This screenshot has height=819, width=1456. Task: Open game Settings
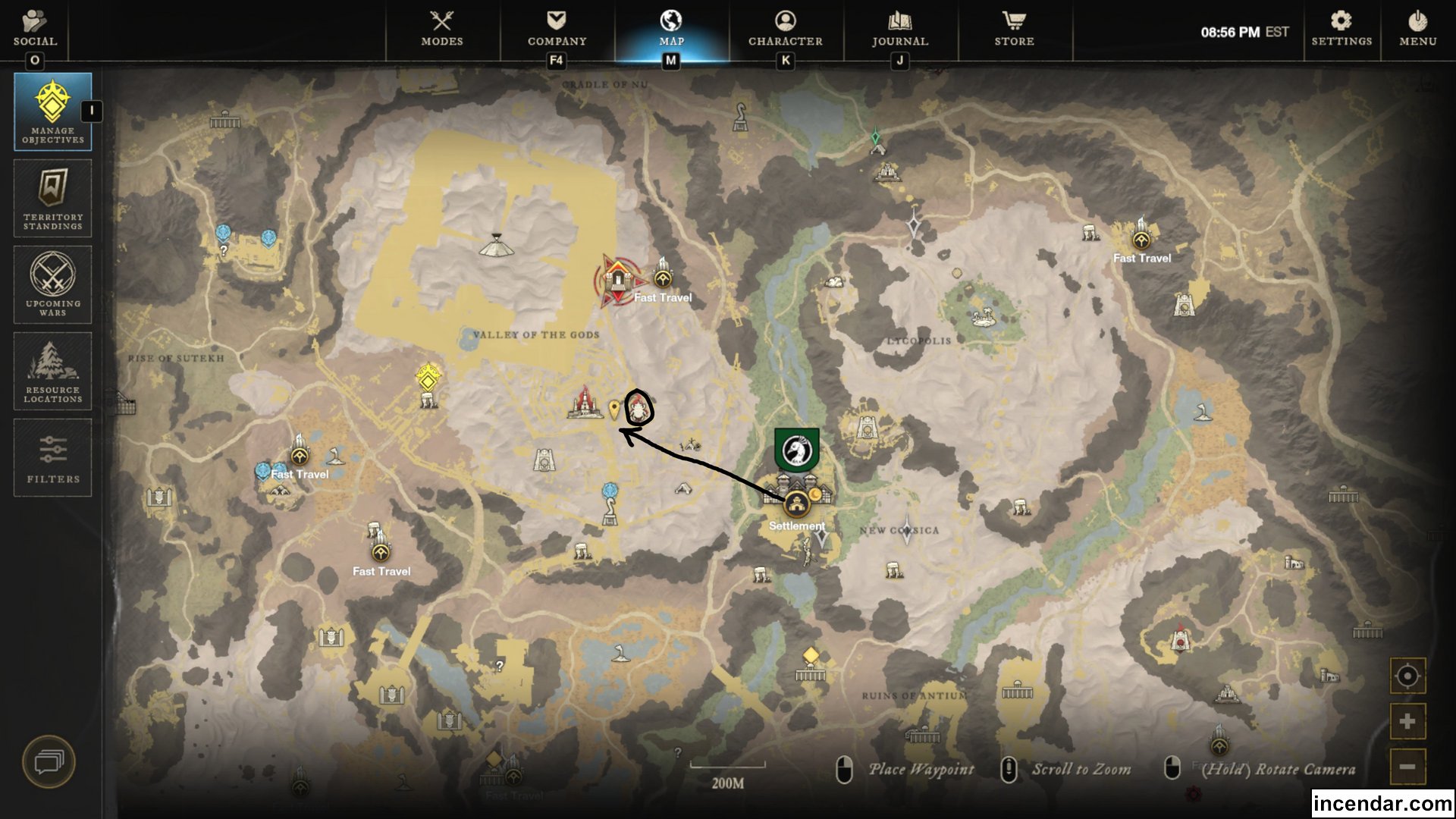click(1341, 30)
